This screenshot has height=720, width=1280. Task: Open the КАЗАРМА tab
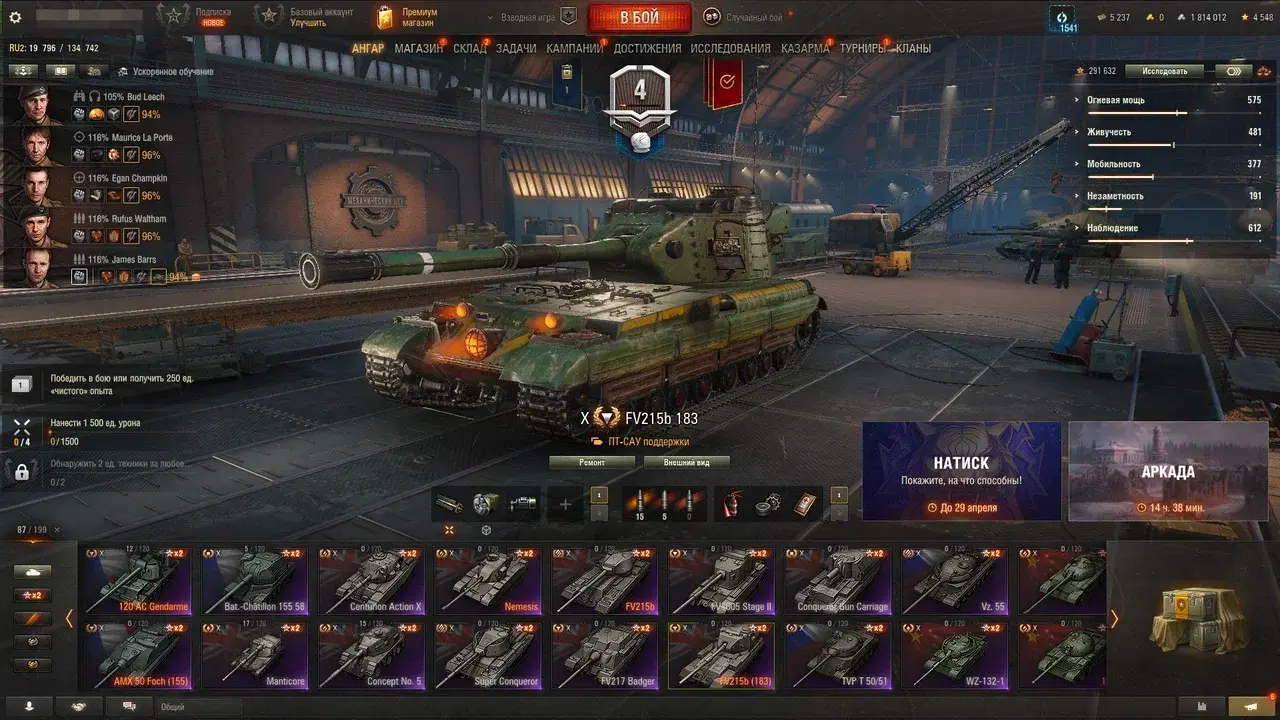804,48
